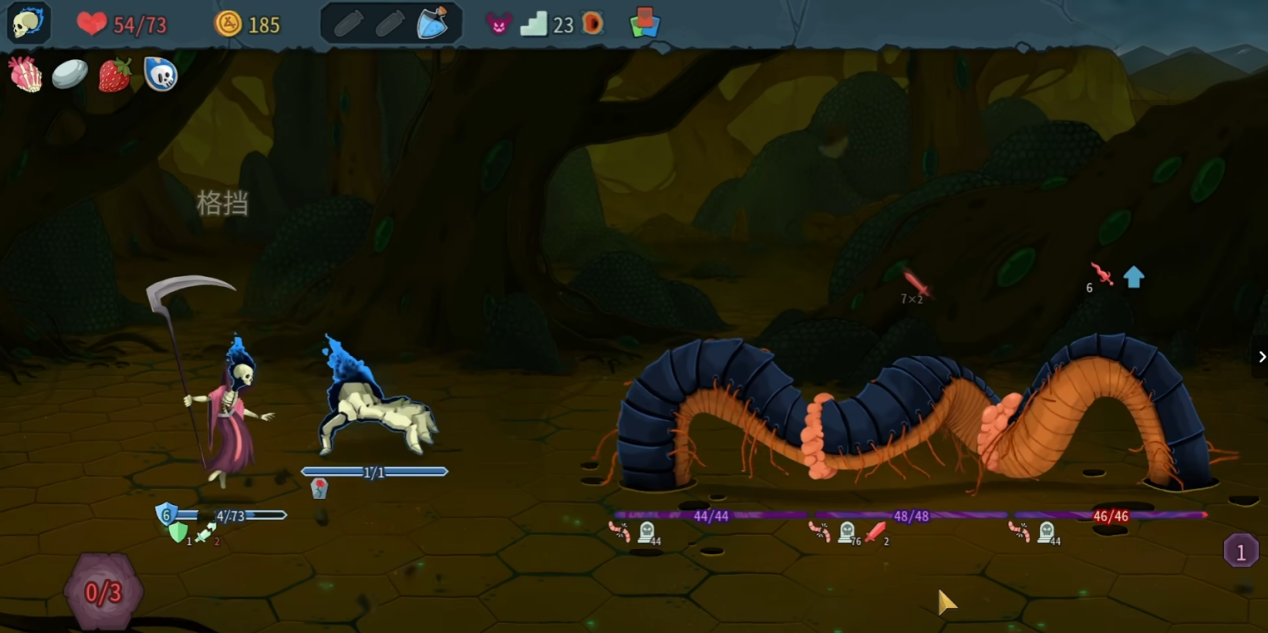Click the skull character portrait icon
Screen dimensions: 1268x633
click(28, 22)
